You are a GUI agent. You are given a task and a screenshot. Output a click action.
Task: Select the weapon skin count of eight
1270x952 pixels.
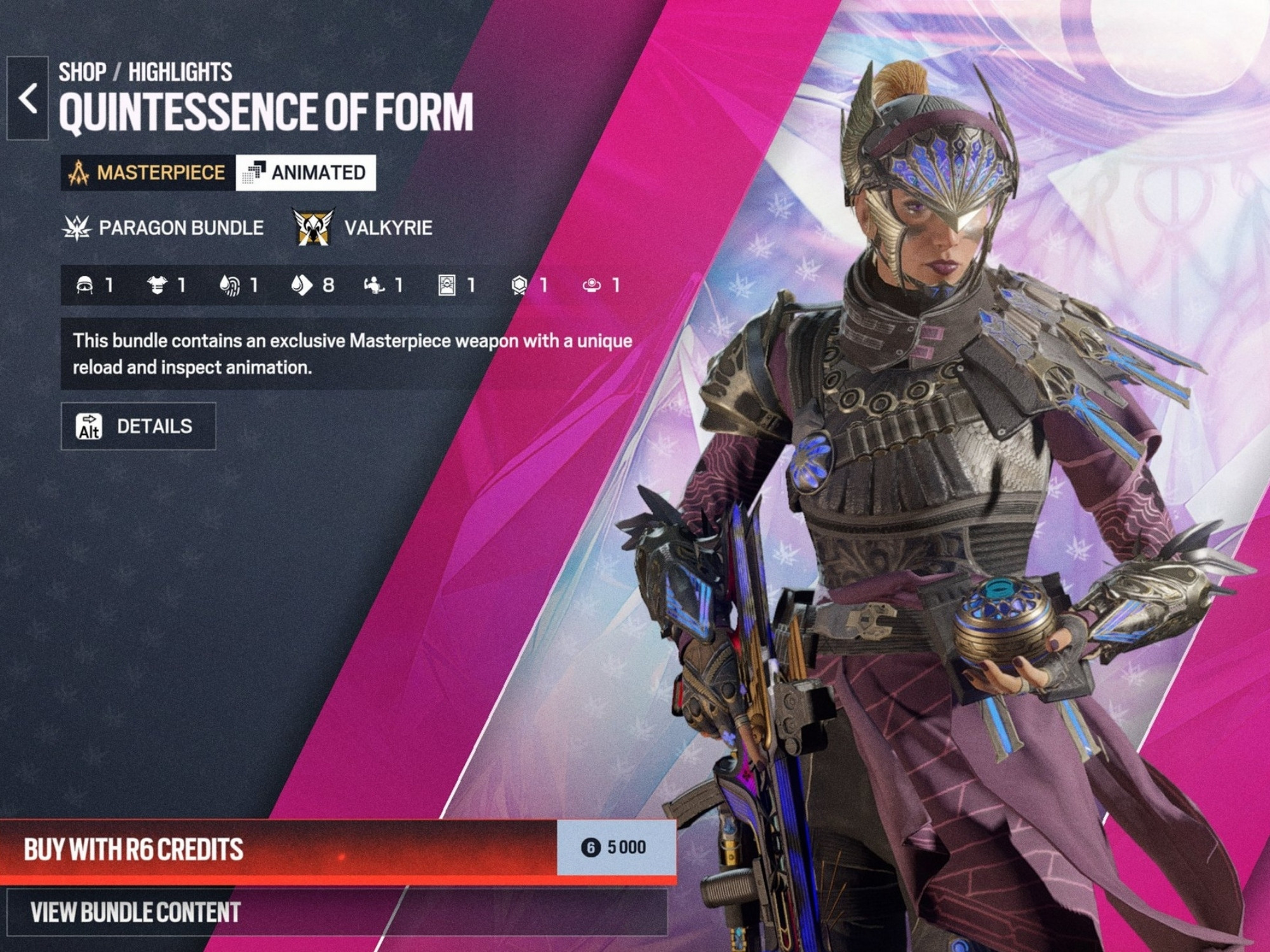312,286
